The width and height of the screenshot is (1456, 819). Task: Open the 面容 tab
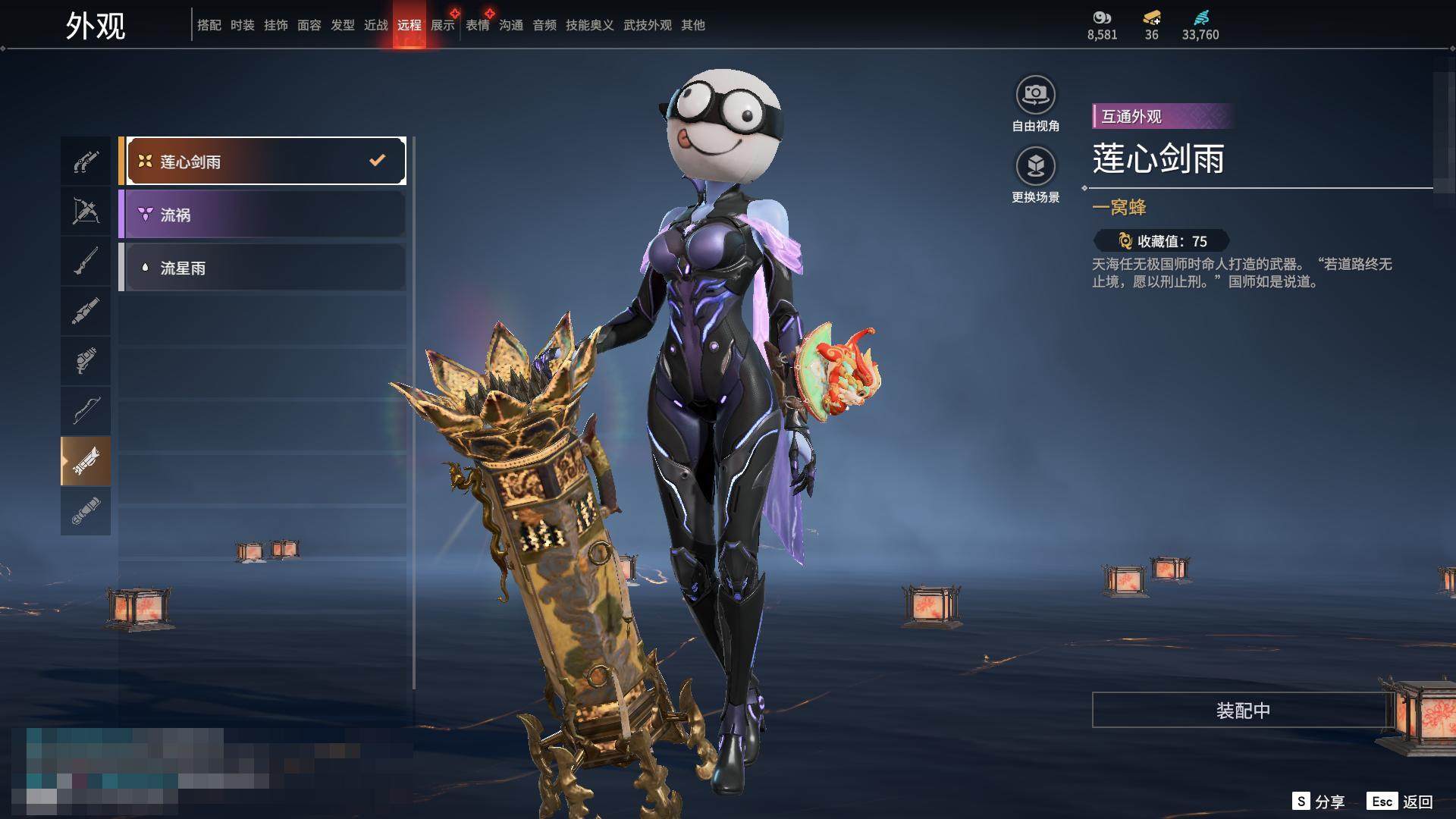[x=309, y=25]
